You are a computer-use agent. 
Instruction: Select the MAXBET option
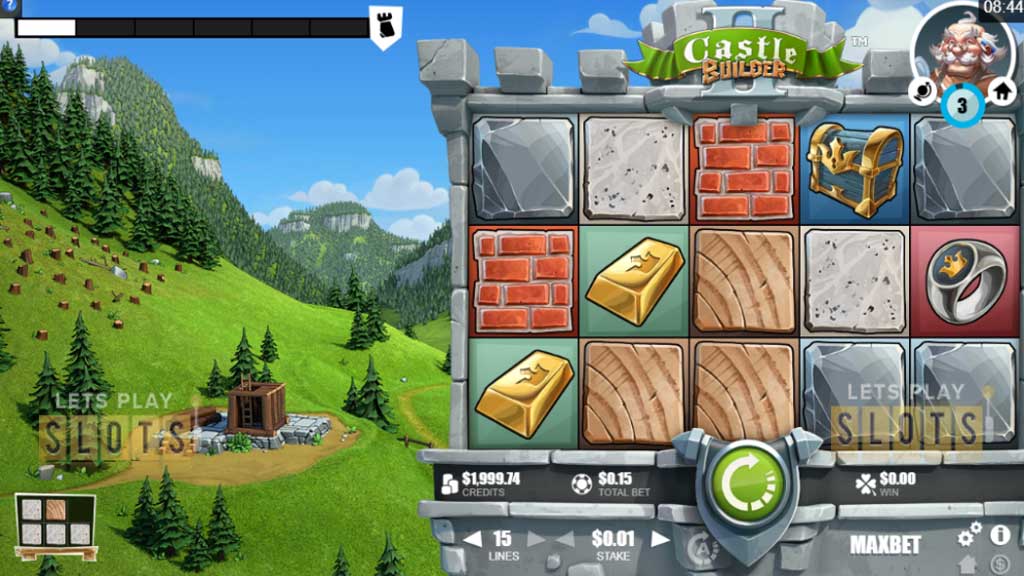[x=883, y=544]
